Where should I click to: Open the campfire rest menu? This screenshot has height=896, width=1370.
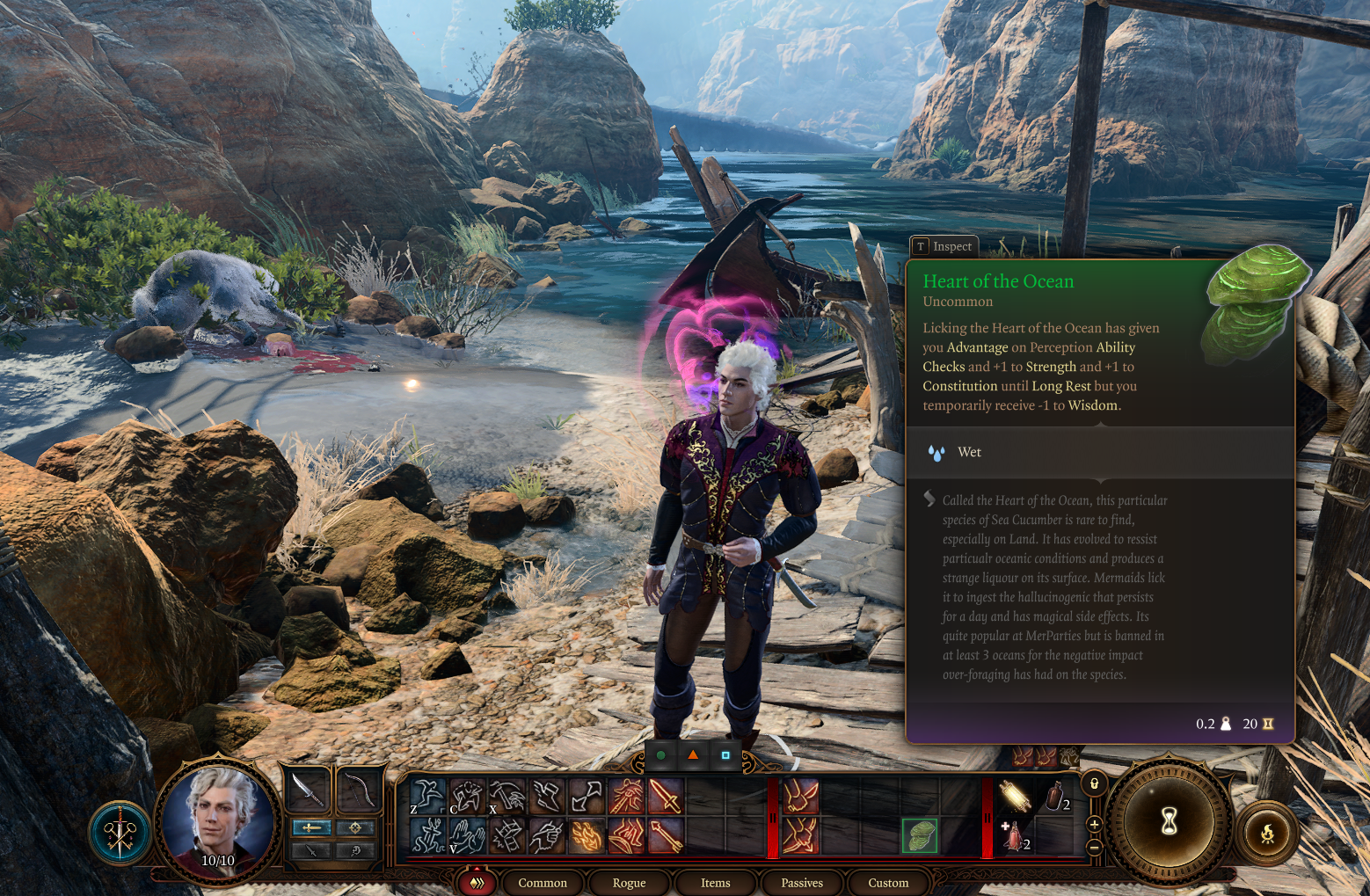coord(1267,834)
